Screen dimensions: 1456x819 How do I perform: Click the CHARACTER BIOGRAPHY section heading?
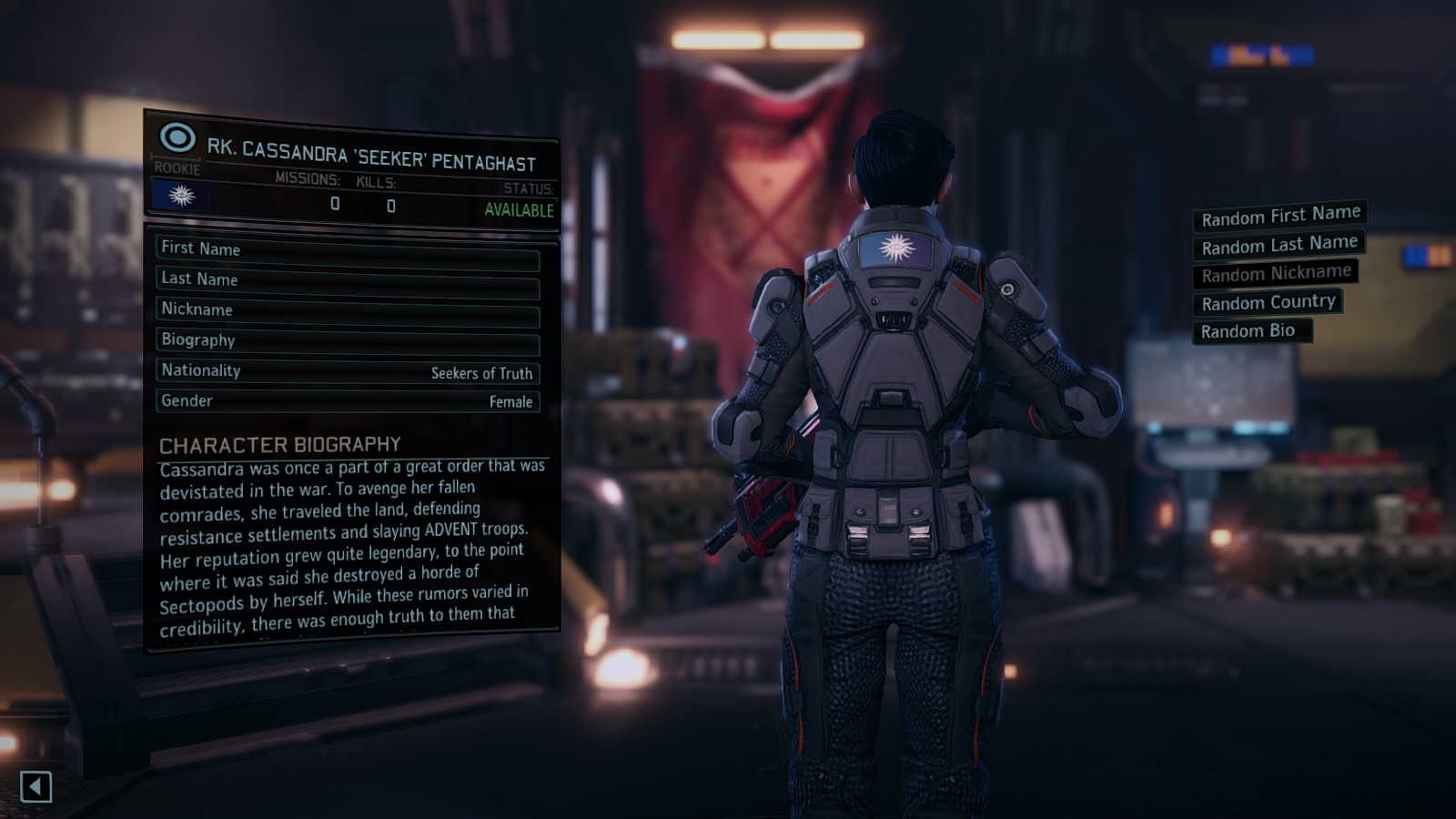279,443
